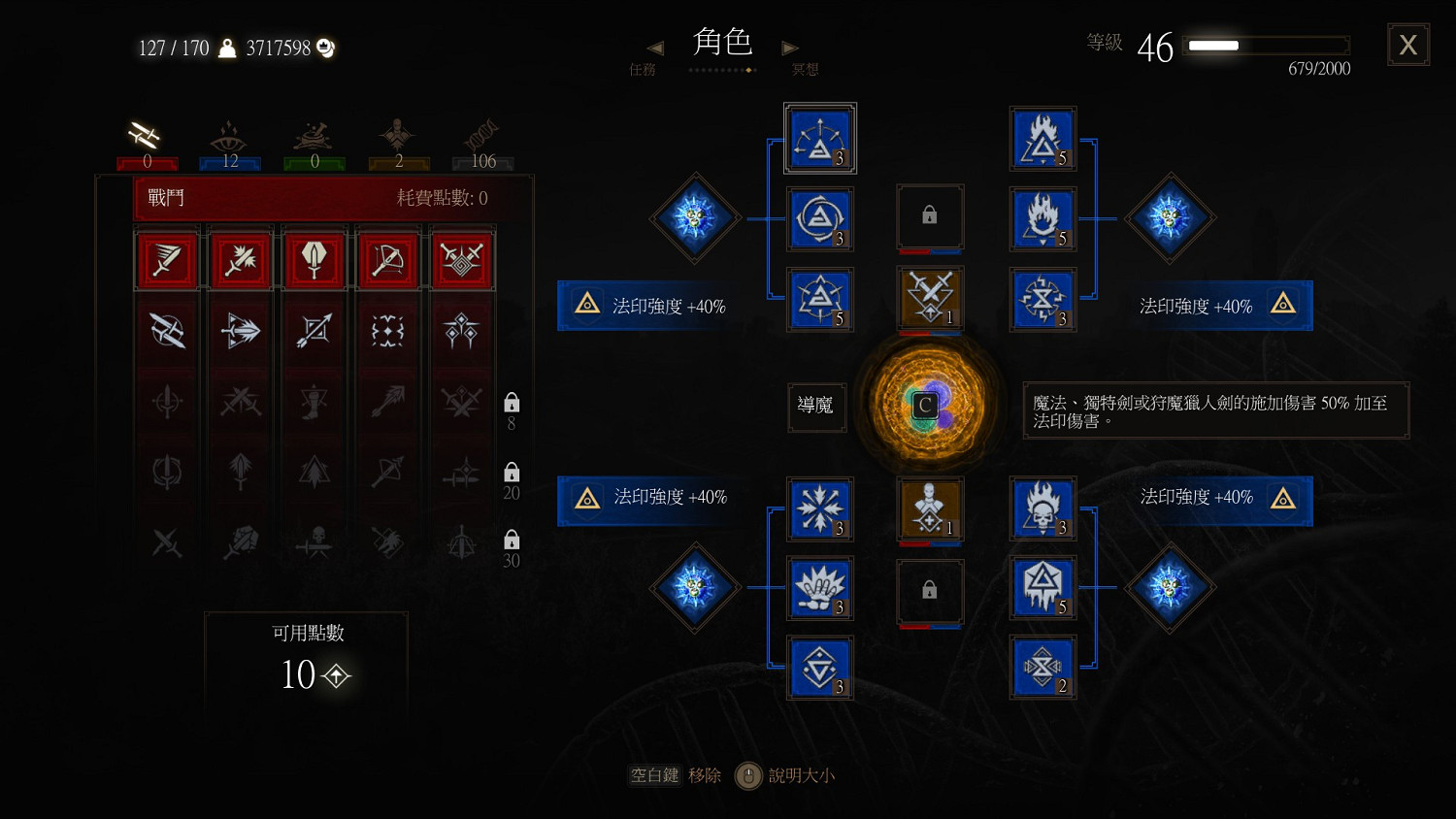Select the snowflake skill with 3 points

click(x=820, y=509)
